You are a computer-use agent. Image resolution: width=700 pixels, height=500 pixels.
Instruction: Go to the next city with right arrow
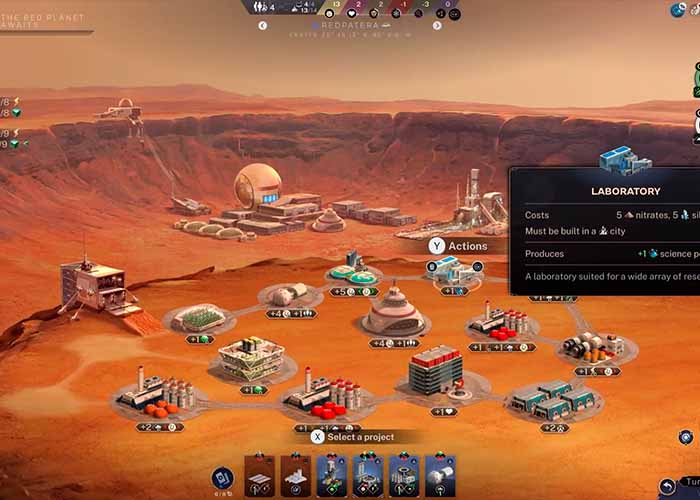[x=437, y=26]
